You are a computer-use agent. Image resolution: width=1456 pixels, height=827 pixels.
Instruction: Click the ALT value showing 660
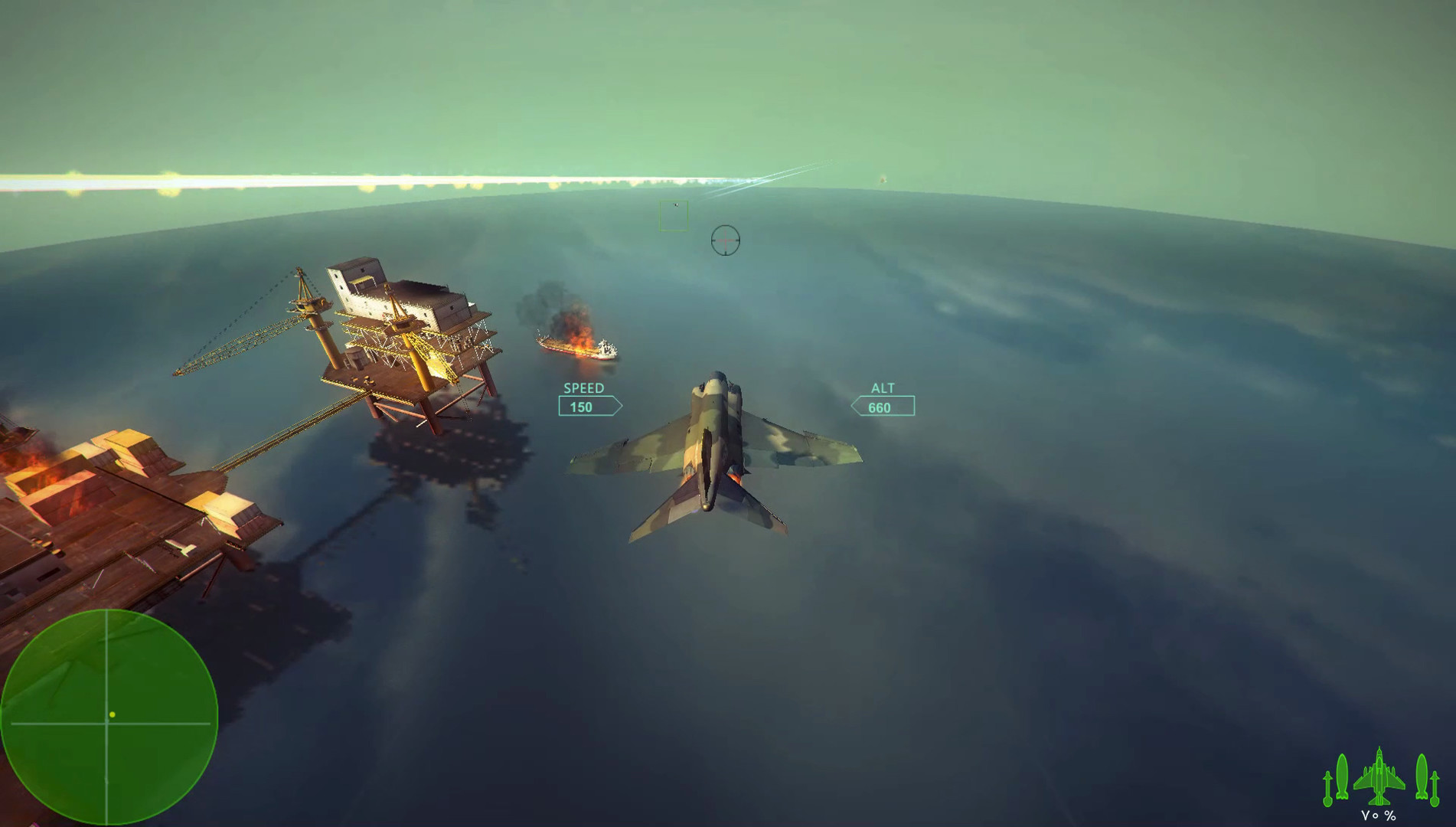point(879,407)
